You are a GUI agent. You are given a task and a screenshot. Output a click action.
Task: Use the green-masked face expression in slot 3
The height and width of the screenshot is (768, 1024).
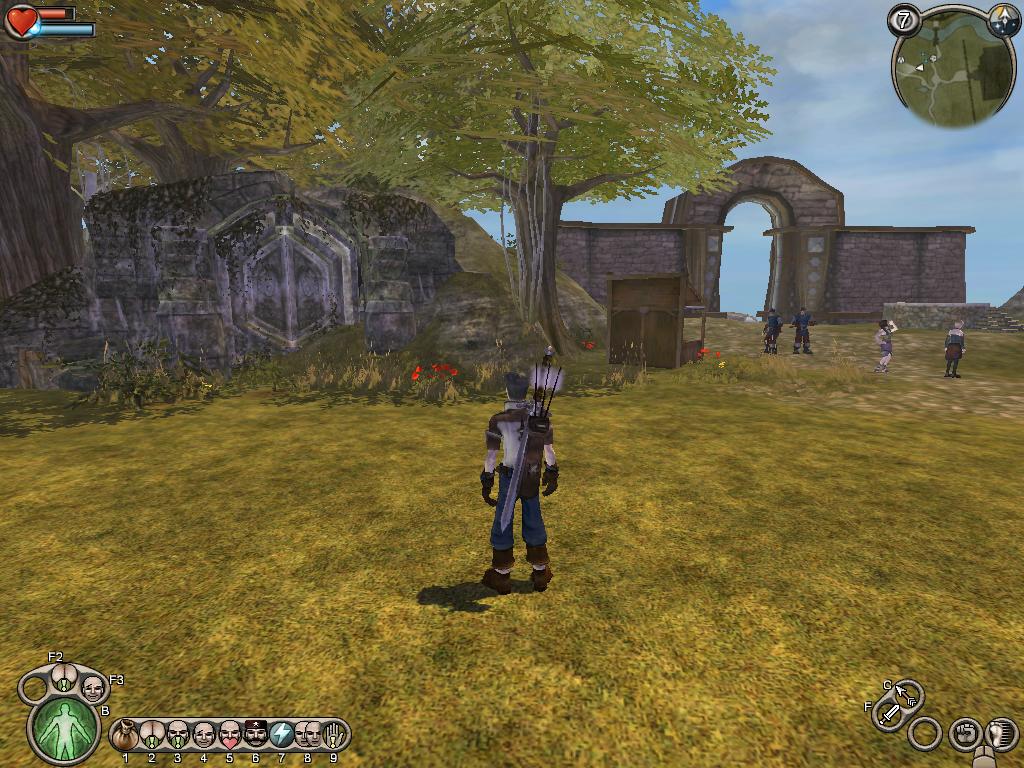click(x=178, y=735)
